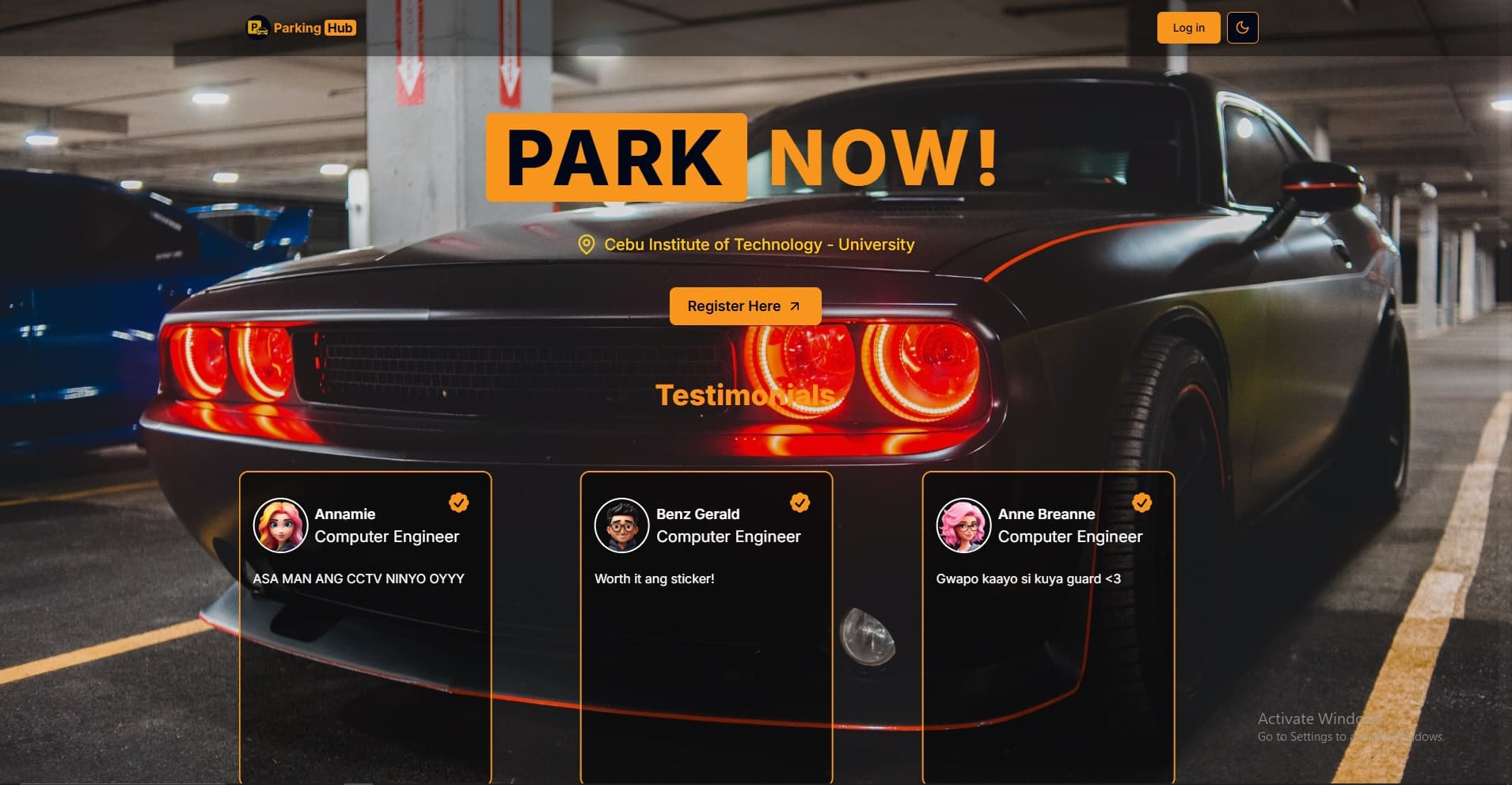Open Annamie's testimonial card
The image size is (1512, 785).
point(365,625)
